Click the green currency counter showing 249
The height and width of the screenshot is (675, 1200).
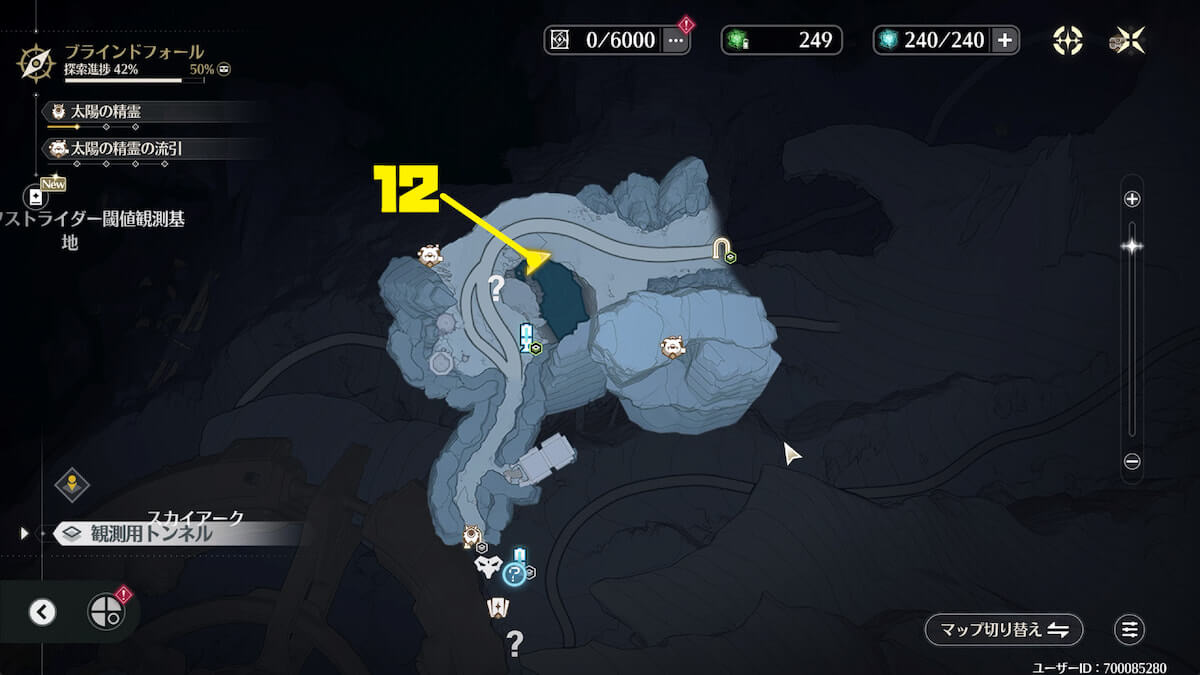(782, 40)
